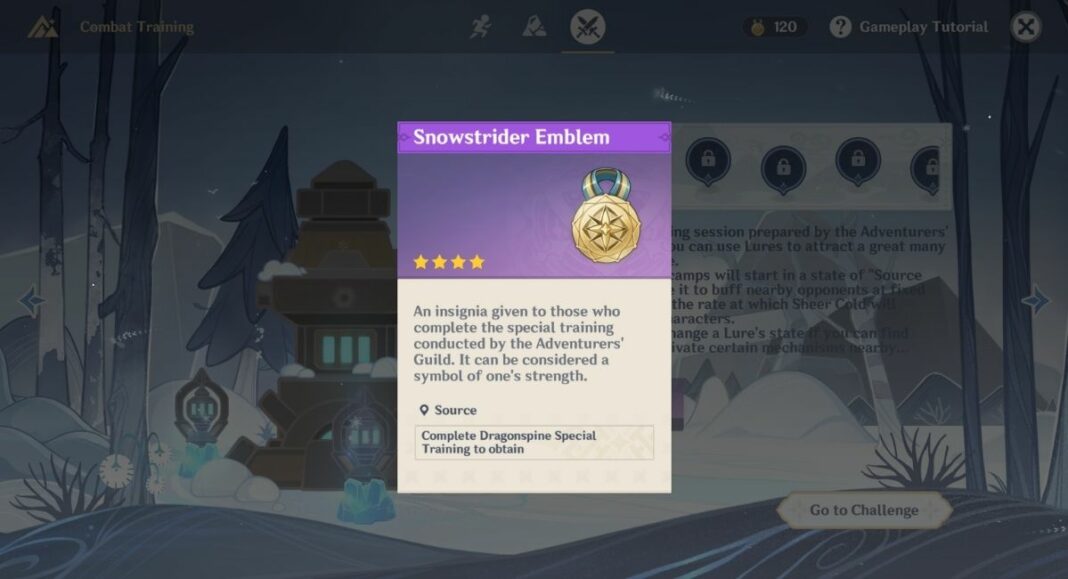The width and height of the screenshot is (1068, 579).
Task: Switch to the running figure training tab
Action: coord(482,27)
